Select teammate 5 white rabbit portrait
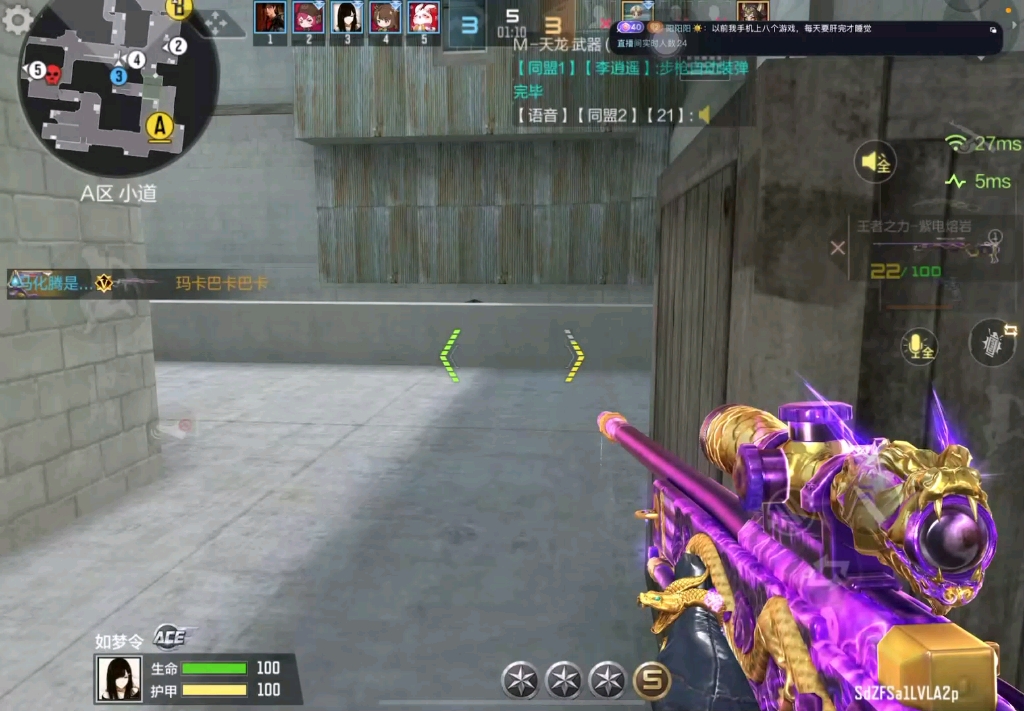 click(x=424, y=18)
